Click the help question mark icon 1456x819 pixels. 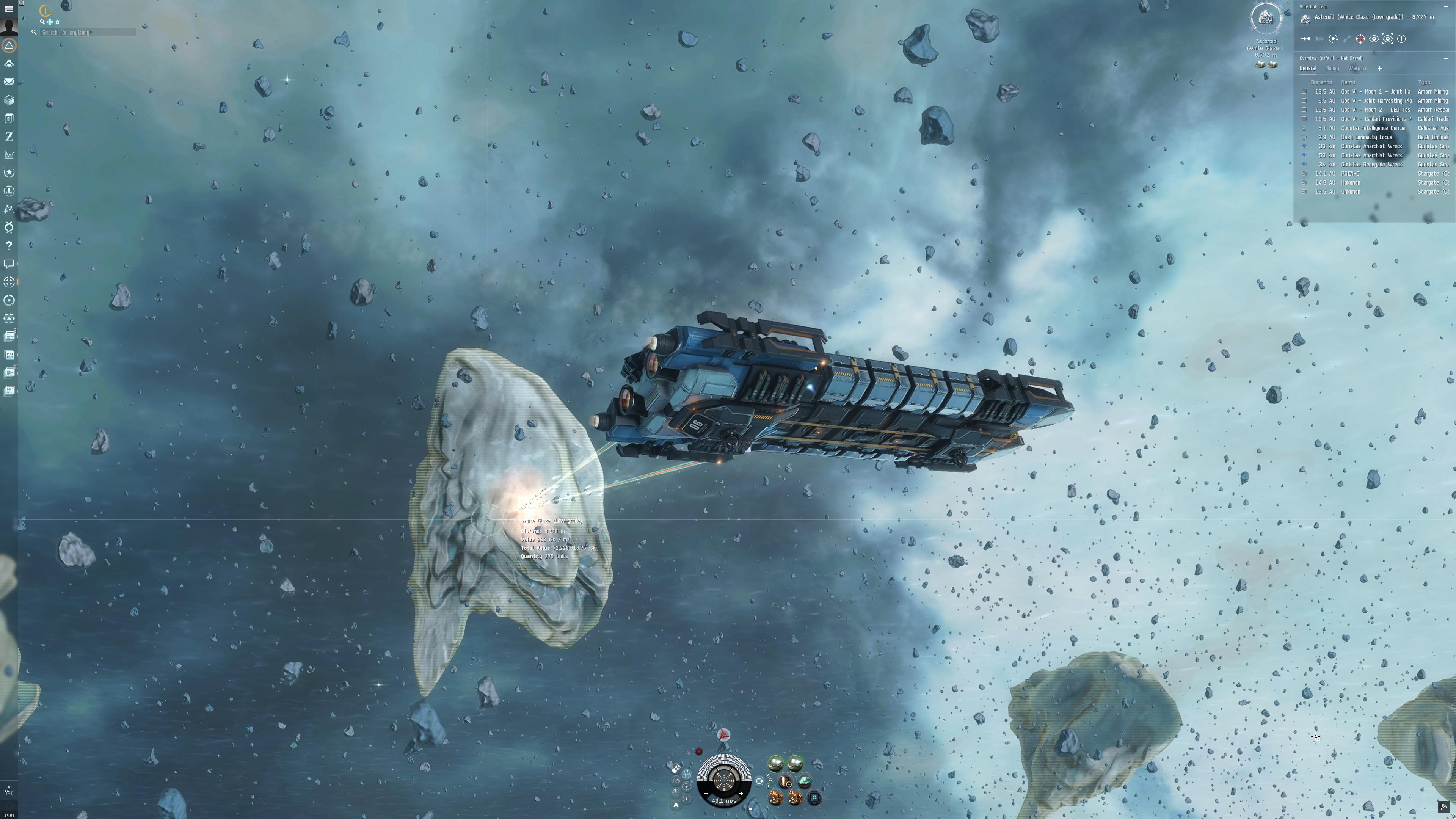pos(8,245)
